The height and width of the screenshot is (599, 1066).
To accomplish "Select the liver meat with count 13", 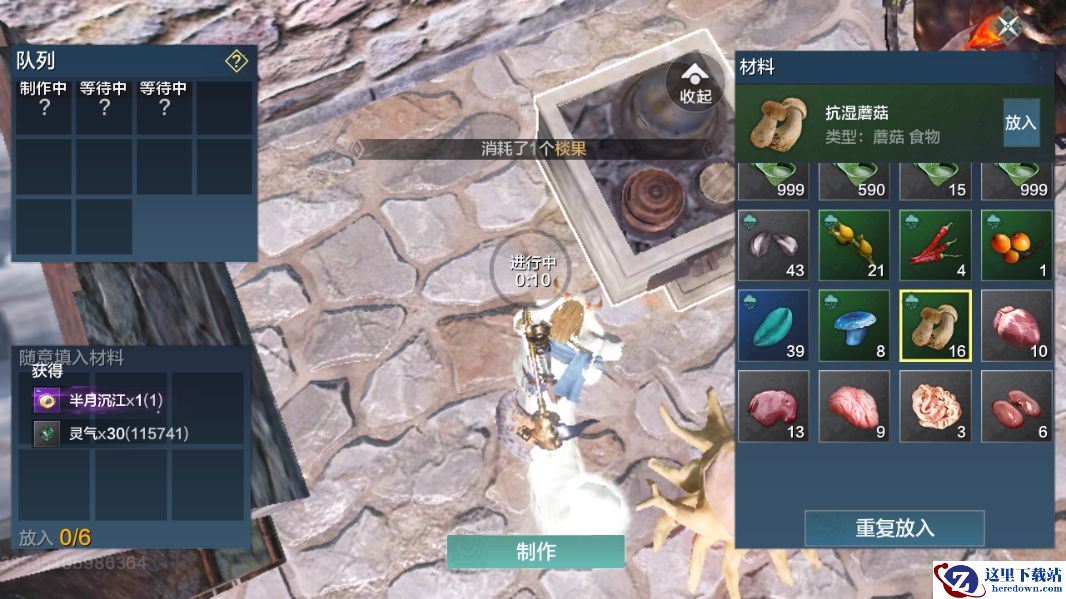I will [x=773, y=406].
